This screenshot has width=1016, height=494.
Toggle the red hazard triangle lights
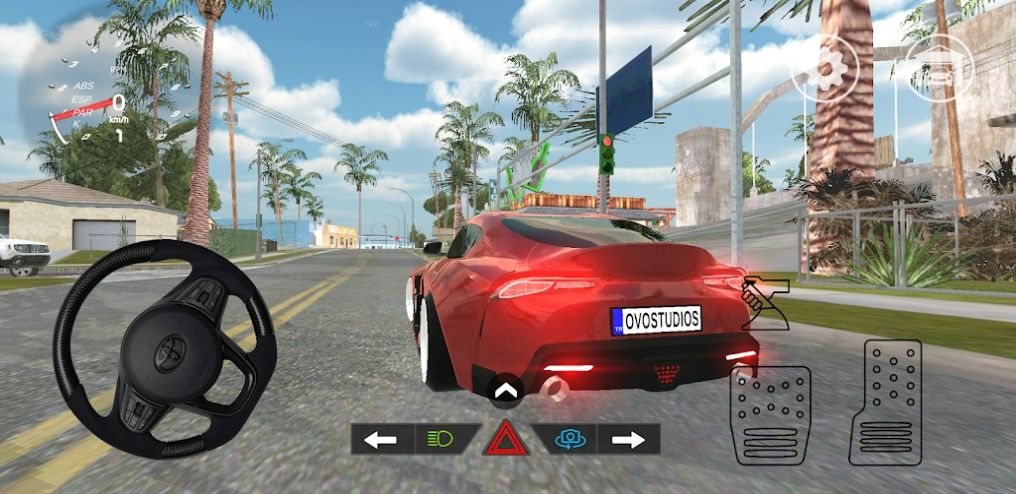coord(505,439)
